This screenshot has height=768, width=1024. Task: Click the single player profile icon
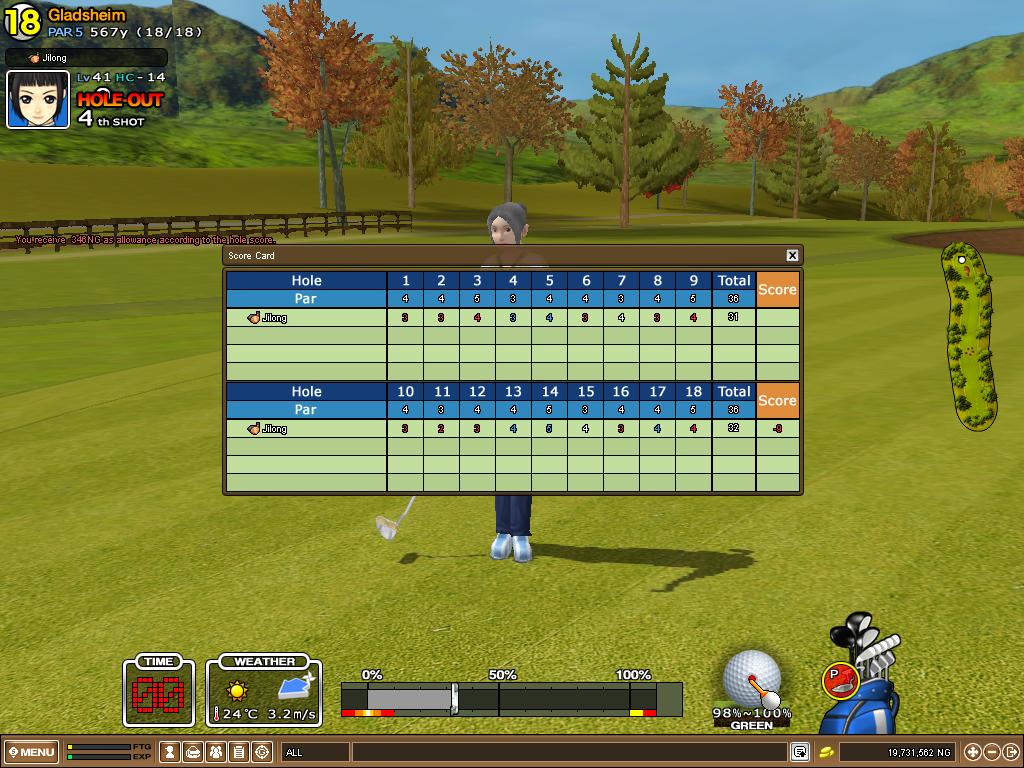(x=171, y=752)
